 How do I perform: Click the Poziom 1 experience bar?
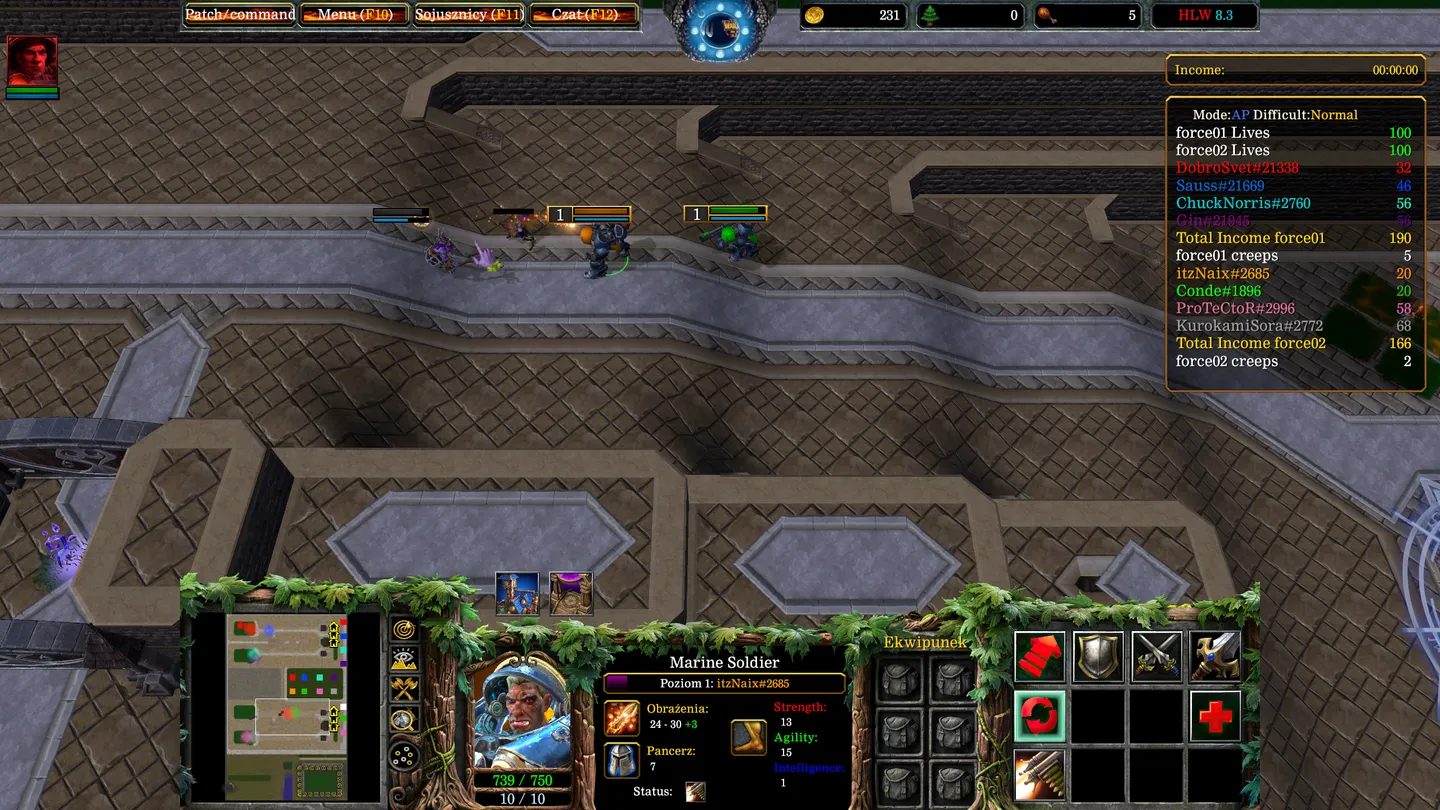click(x=724, y=683)
